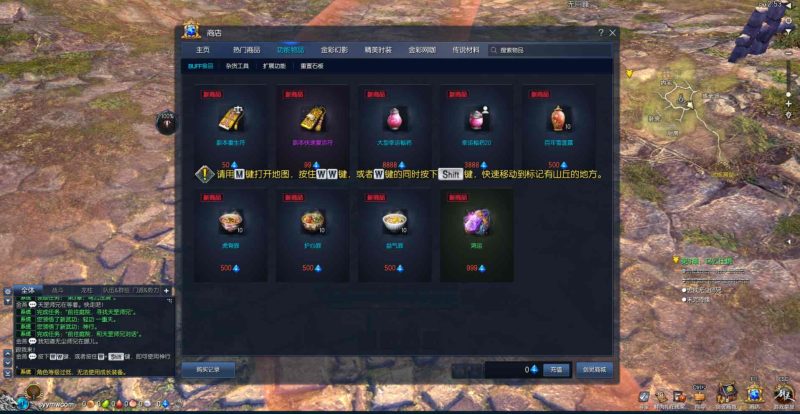Choose the 扩展功能 subcategory
Viewport: 800px width, 414px height.
coord(274,66)
